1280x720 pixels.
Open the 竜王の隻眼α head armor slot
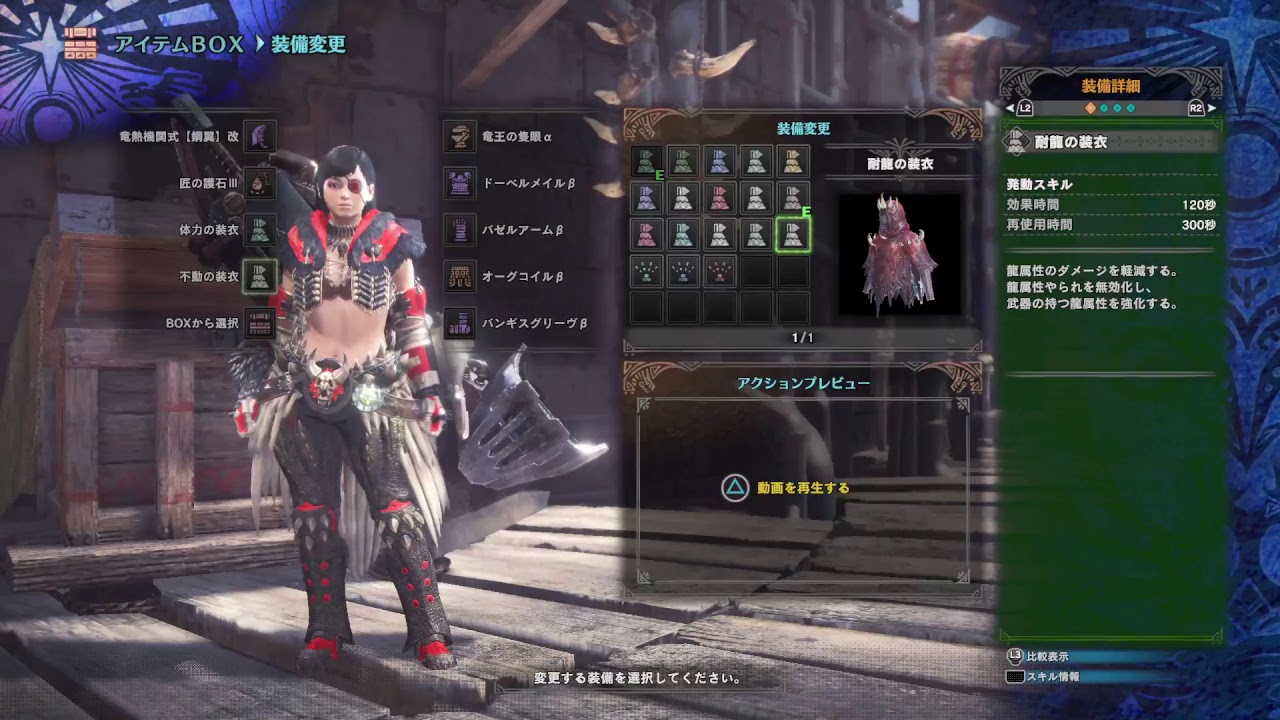click(x=459, y=134)
